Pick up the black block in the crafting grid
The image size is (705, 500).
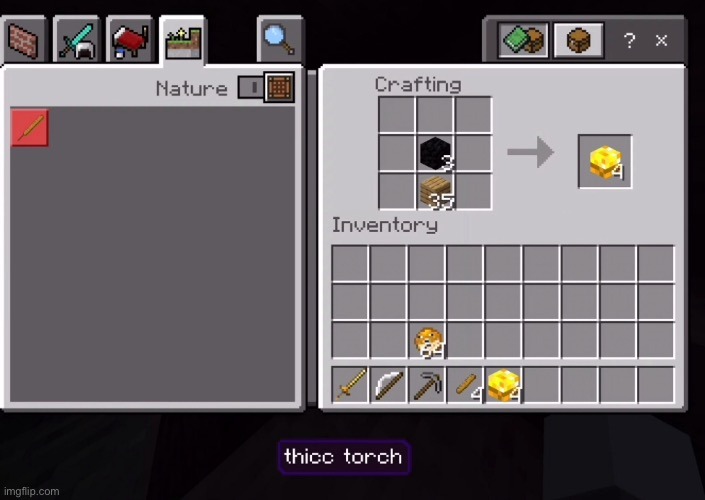point(435,153)
